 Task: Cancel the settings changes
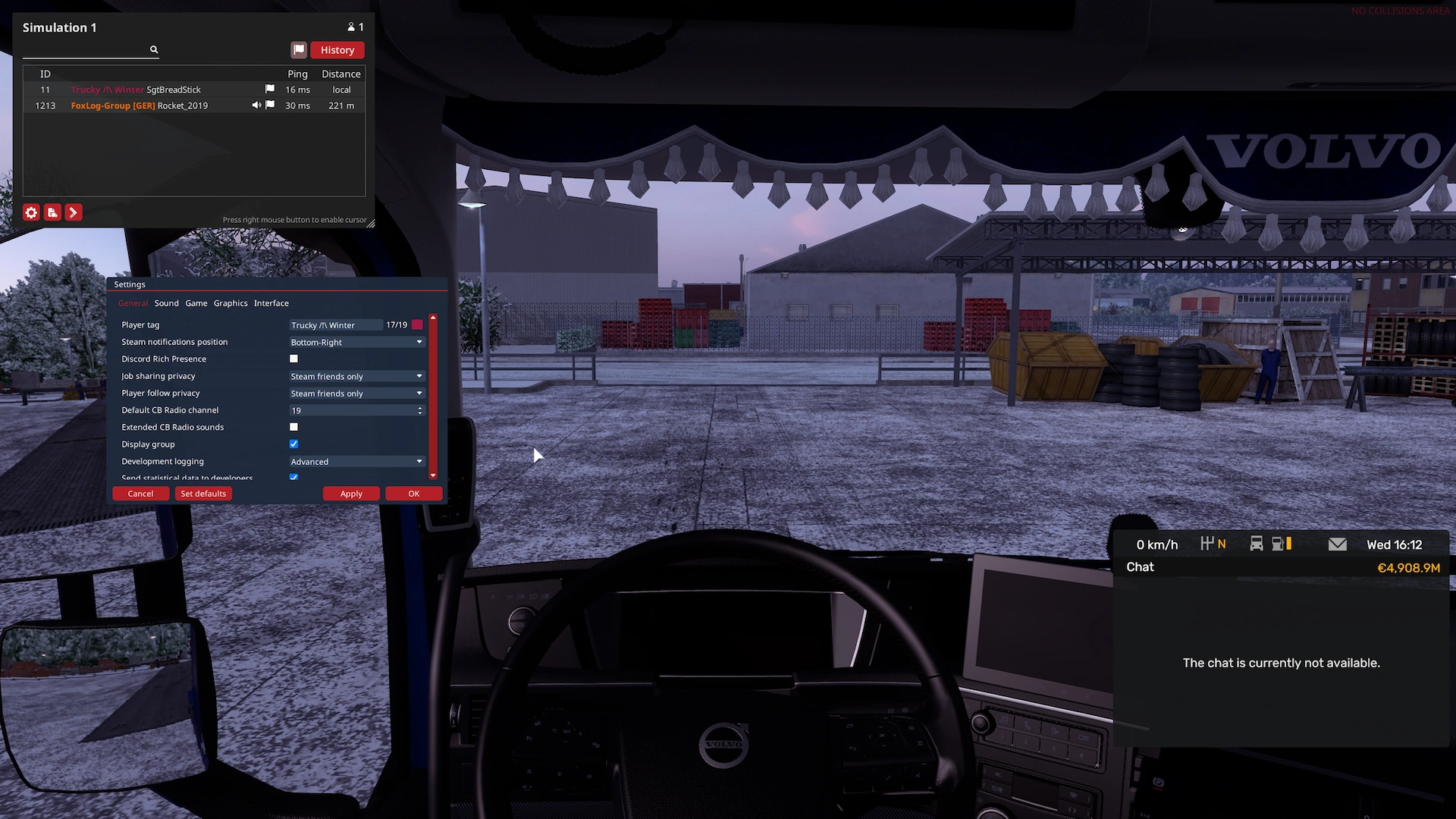(x=140, y=494)
